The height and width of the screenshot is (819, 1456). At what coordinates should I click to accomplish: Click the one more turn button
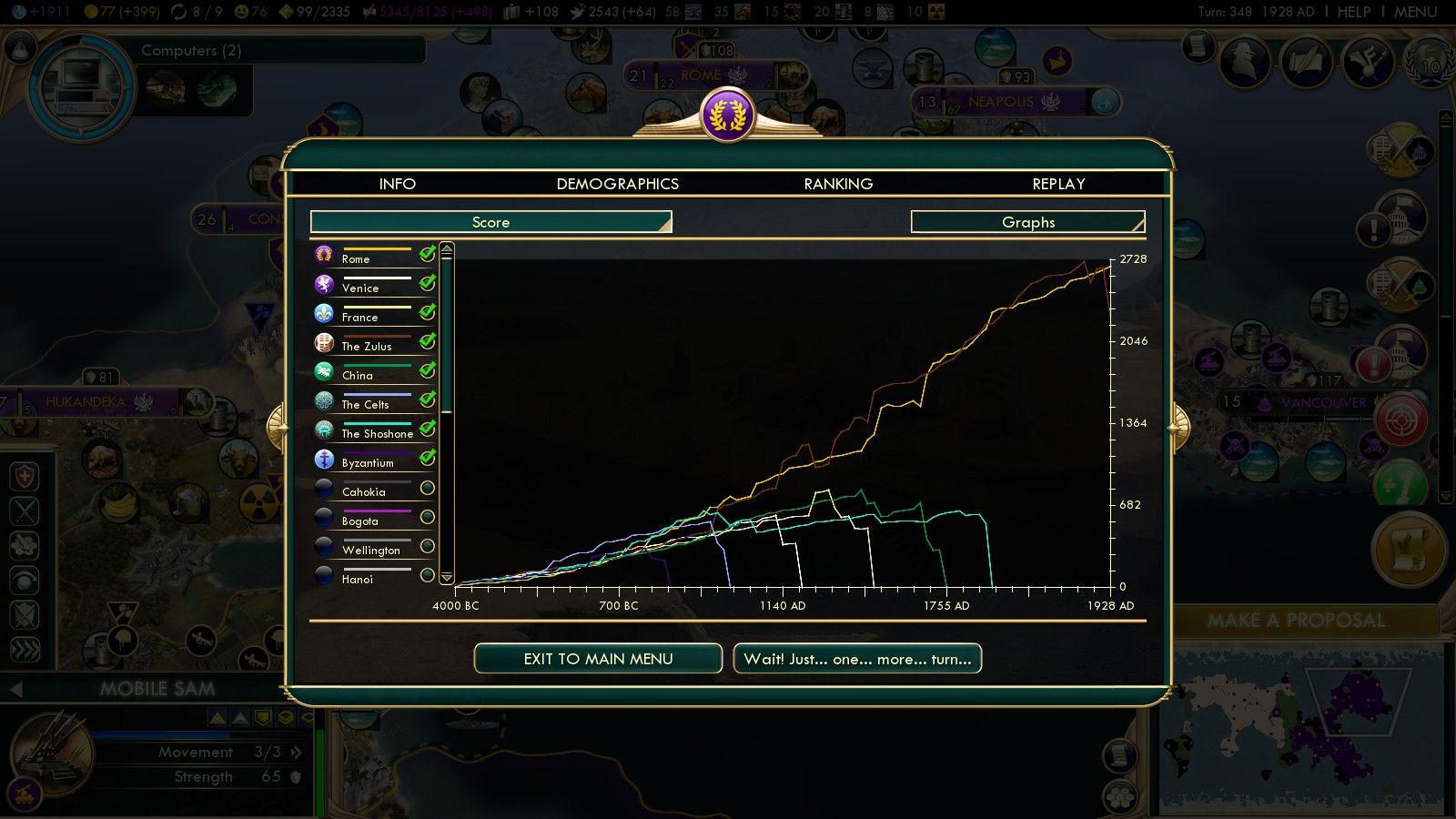(856, 658)
